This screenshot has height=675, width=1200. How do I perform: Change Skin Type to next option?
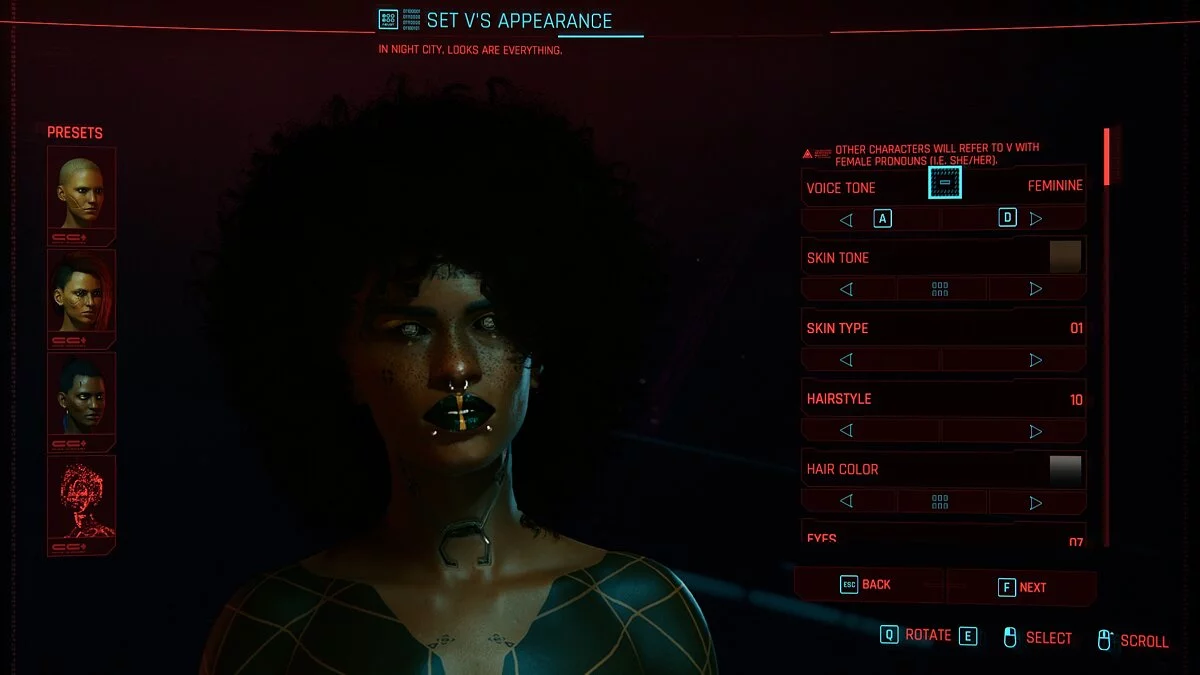click(x=1036, y=360)
